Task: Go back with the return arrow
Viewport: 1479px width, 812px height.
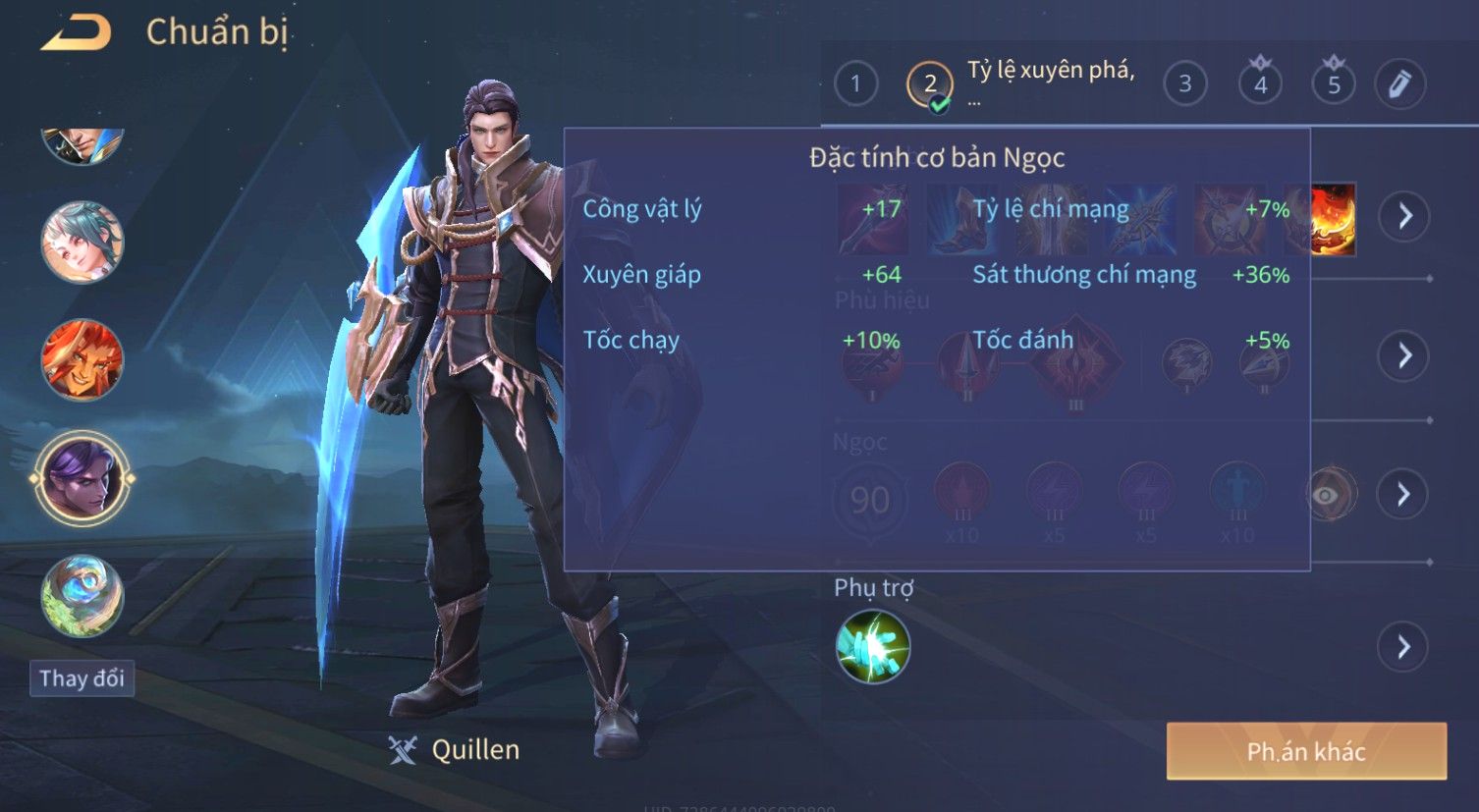Action: (x=77, y=32)
